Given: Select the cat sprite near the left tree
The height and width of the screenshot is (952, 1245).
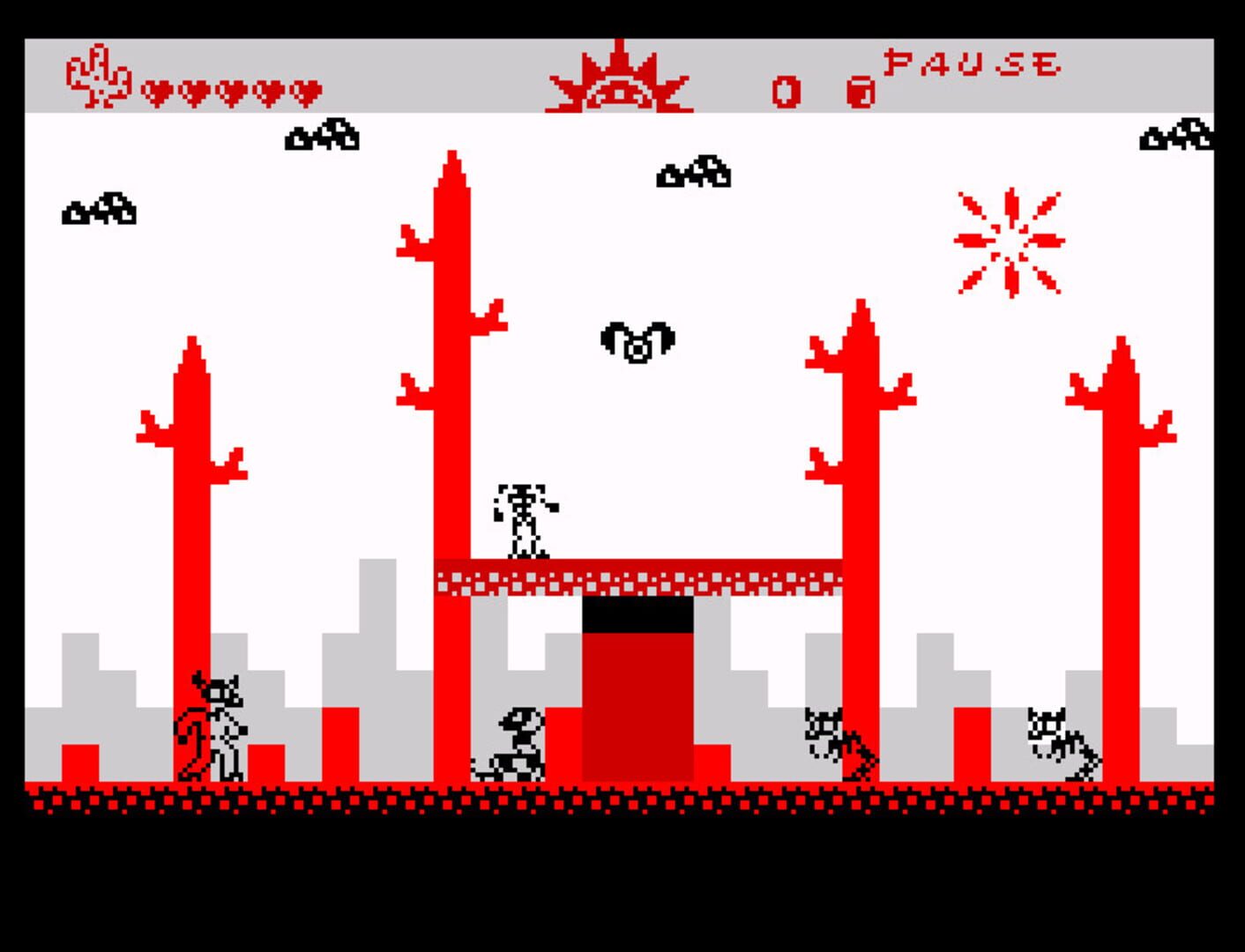Looking at the screenshot, I should click(212, 727).
